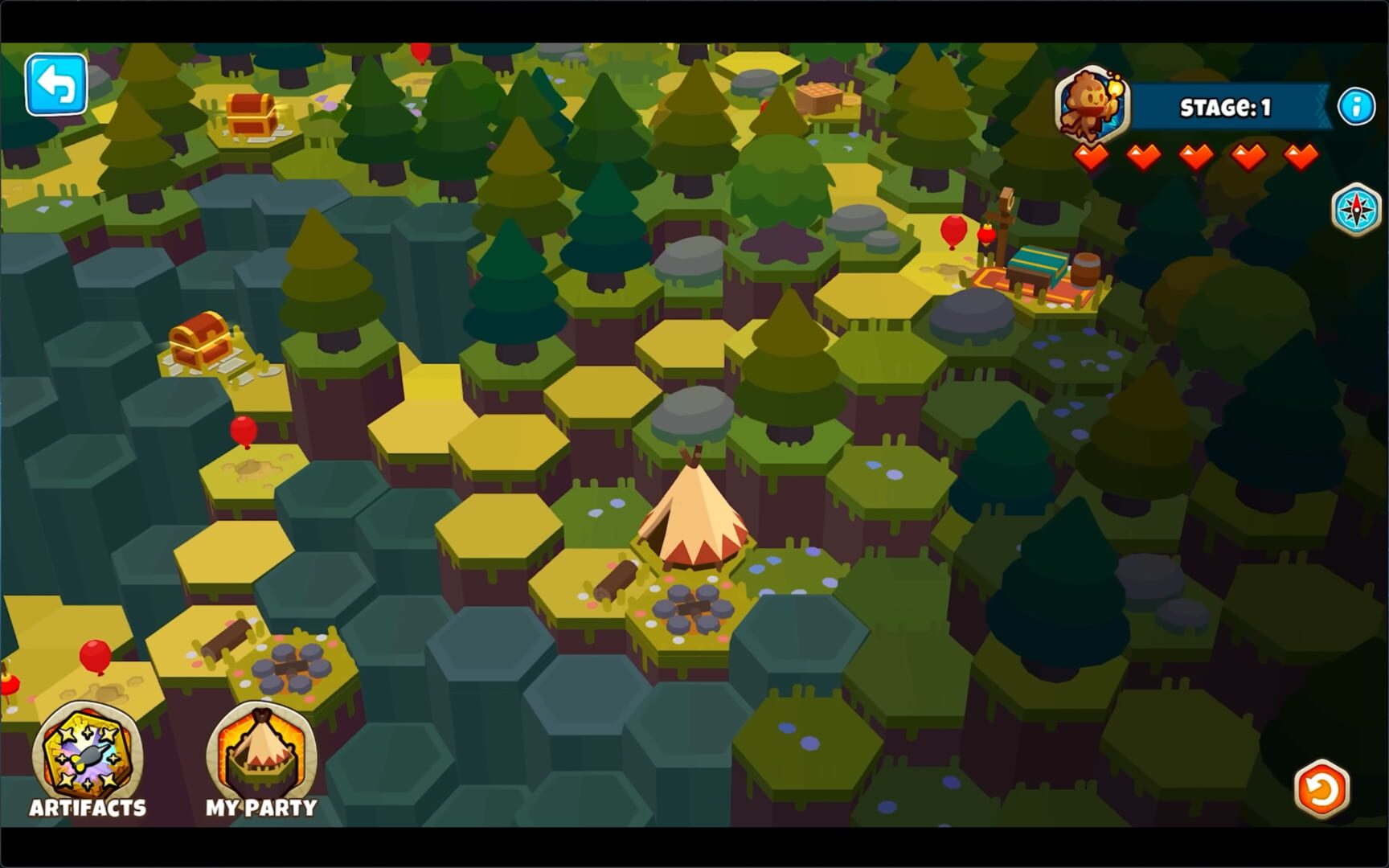Select the back arrow in the top-left corner
The image size is (1389, 868).
pos(55,83)
